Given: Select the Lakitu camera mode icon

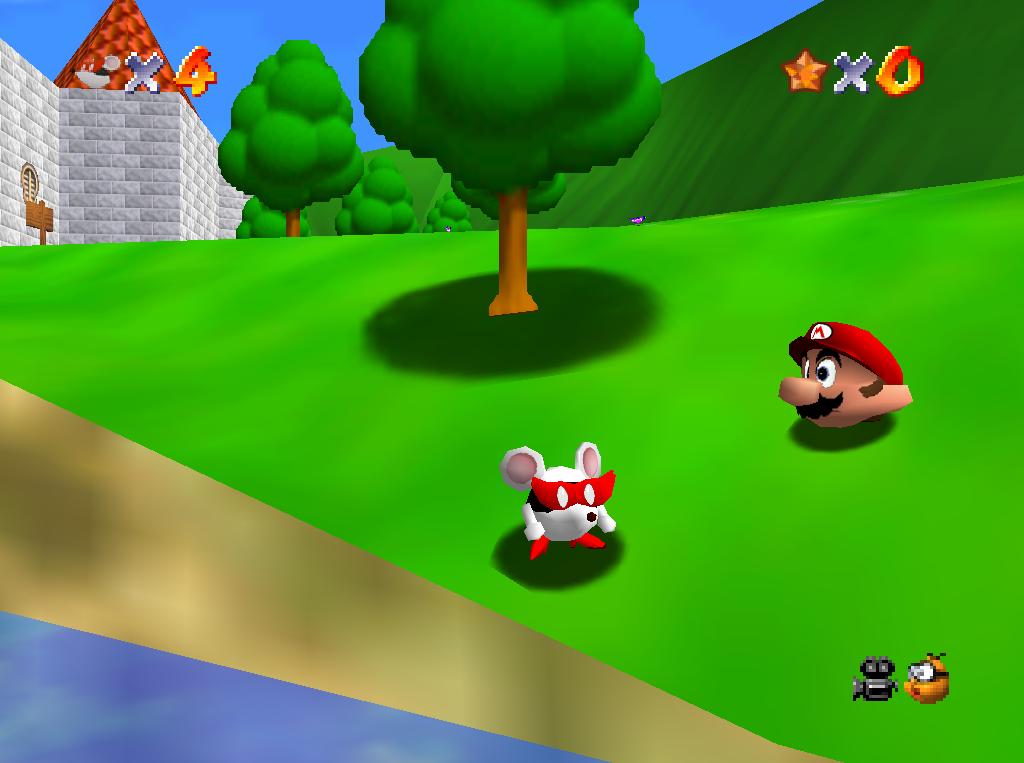Looking at the screenshot, I should click(x=927, y=679).
